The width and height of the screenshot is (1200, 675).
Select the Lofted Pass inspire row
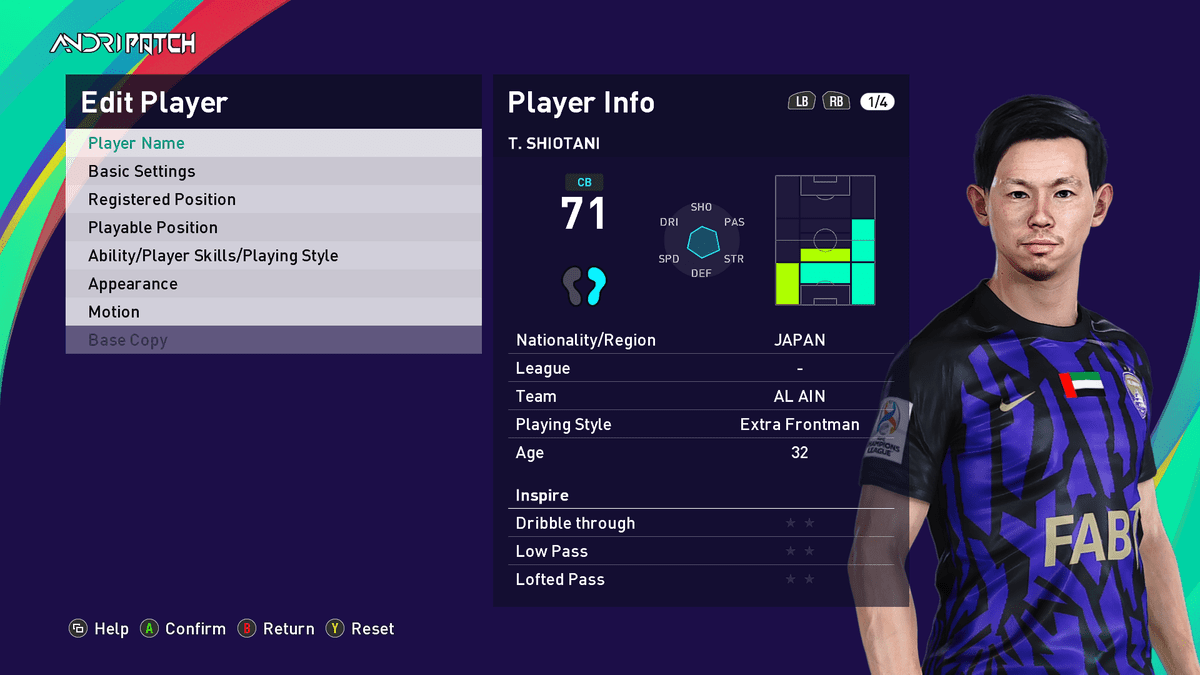(x=701, y=579)
